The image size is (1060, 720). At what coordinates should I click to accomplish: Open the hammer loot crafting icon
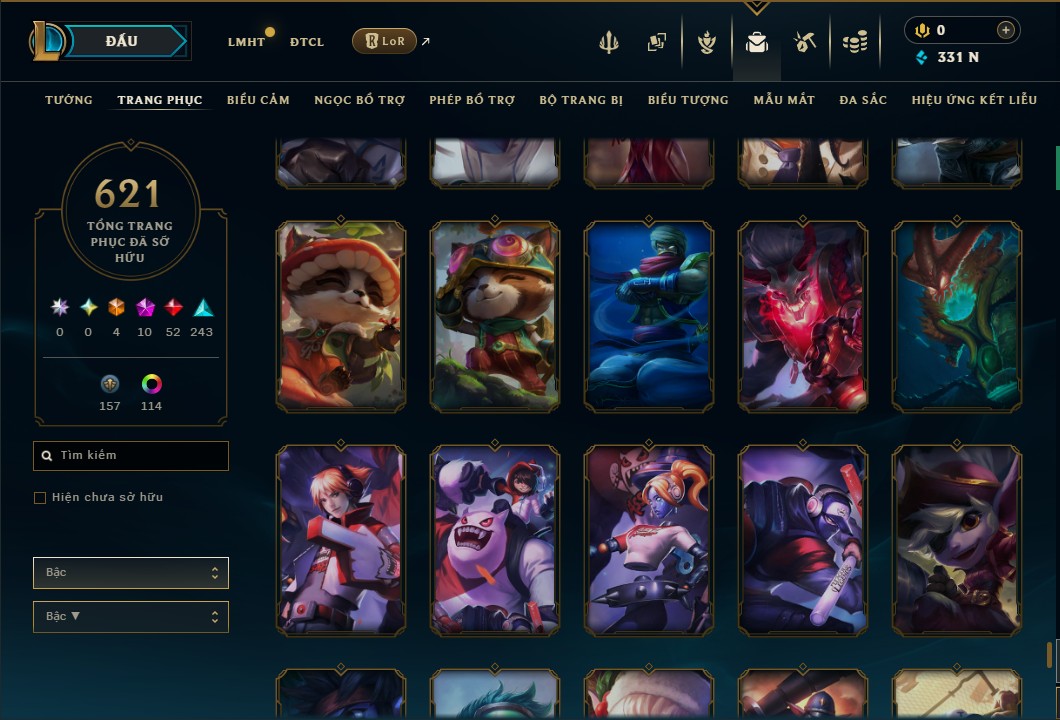(x=805, y=42)
